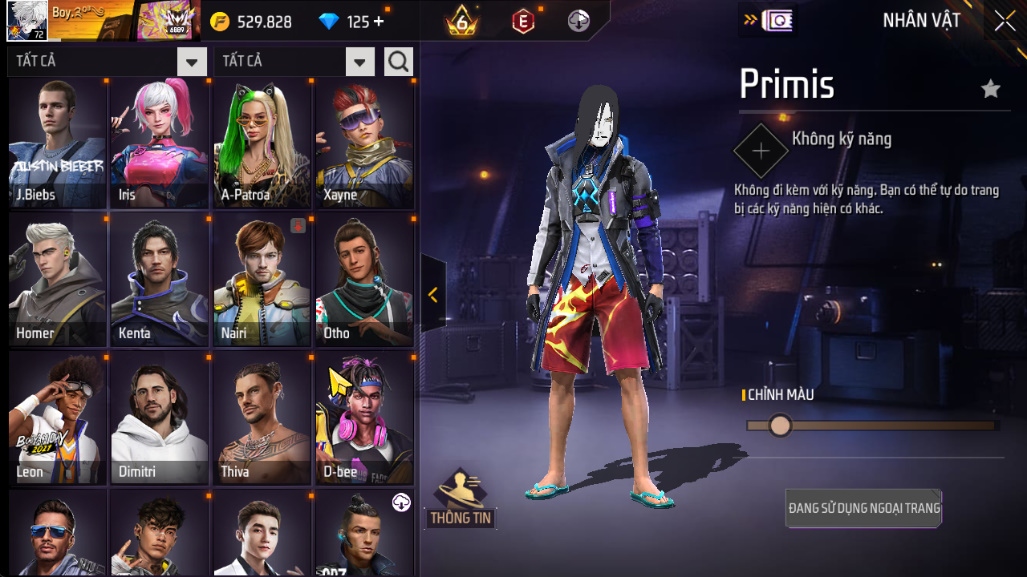Choose the Homer character card

click(57, 281)
